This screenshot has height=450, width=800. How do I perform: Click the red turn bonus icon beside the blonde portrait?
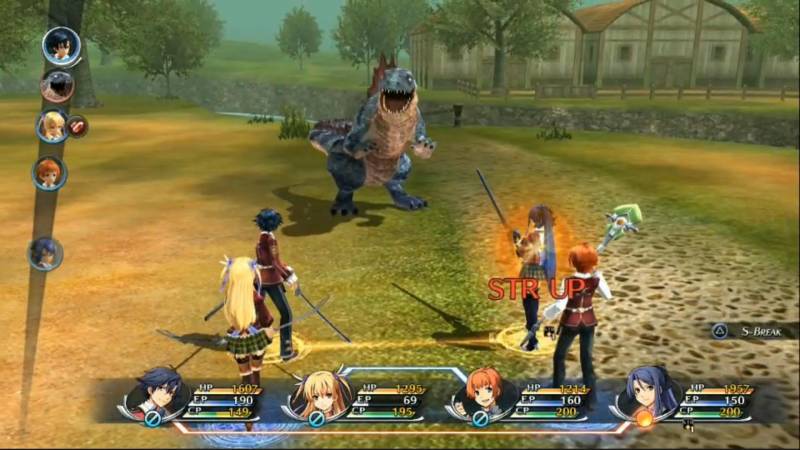77,127
